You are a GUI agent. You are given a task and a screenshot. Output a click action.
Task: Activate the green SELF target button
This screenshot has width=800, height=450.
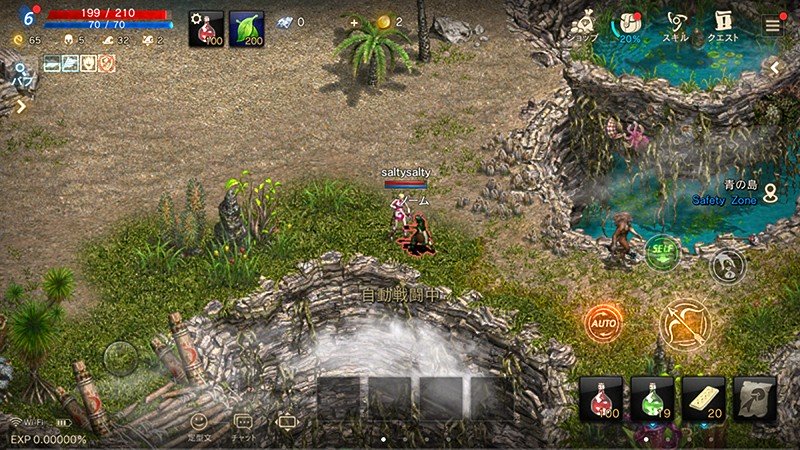(x=662, y=249)
